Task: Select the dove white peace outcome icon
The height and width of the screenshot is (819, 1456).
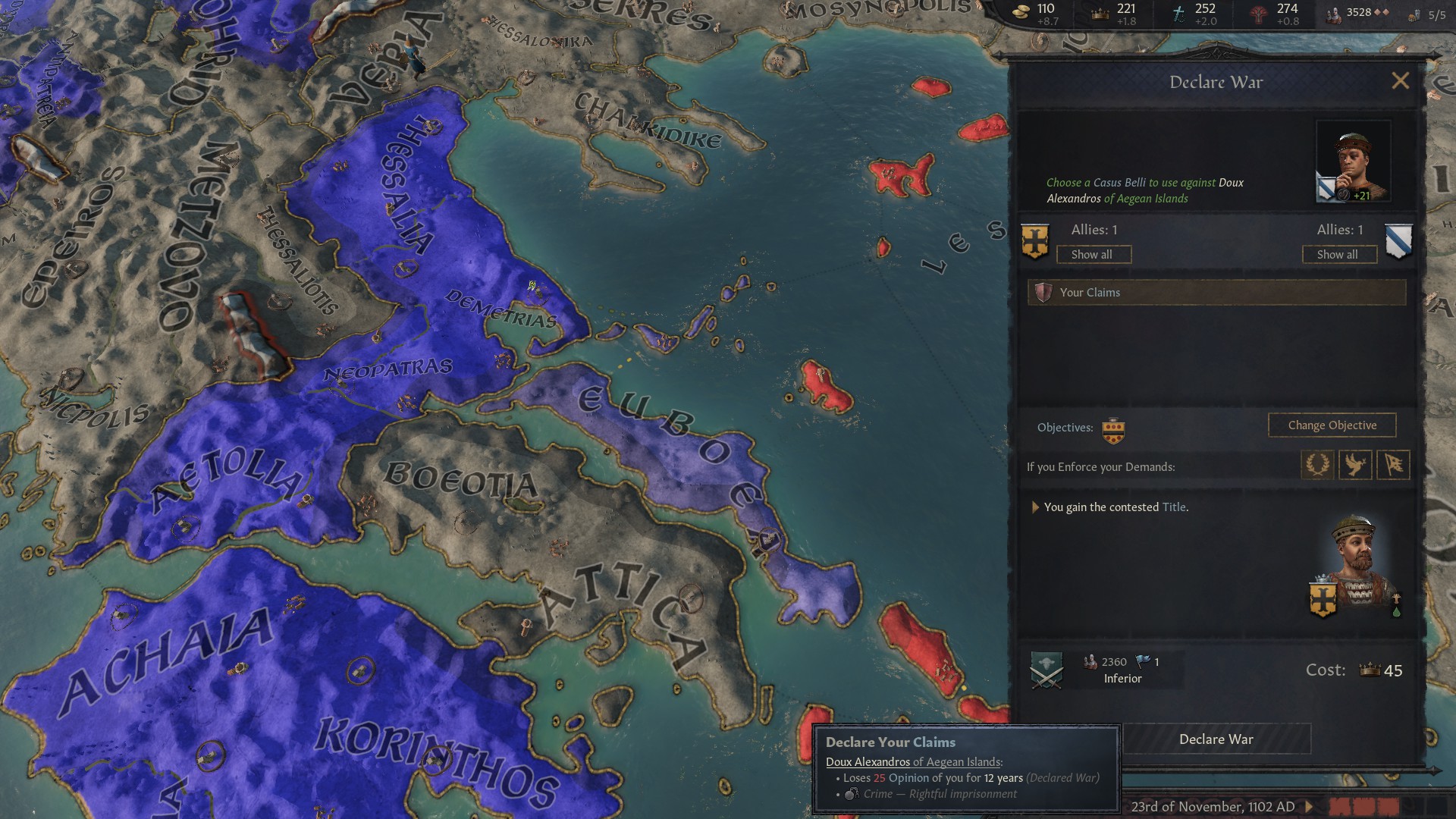Action: 1355,465
